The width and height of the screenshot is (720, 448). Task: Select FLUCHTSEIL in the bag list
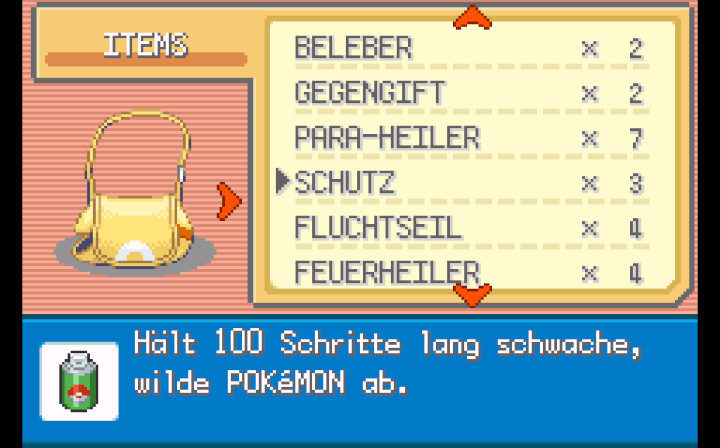(x=378, y=227)
